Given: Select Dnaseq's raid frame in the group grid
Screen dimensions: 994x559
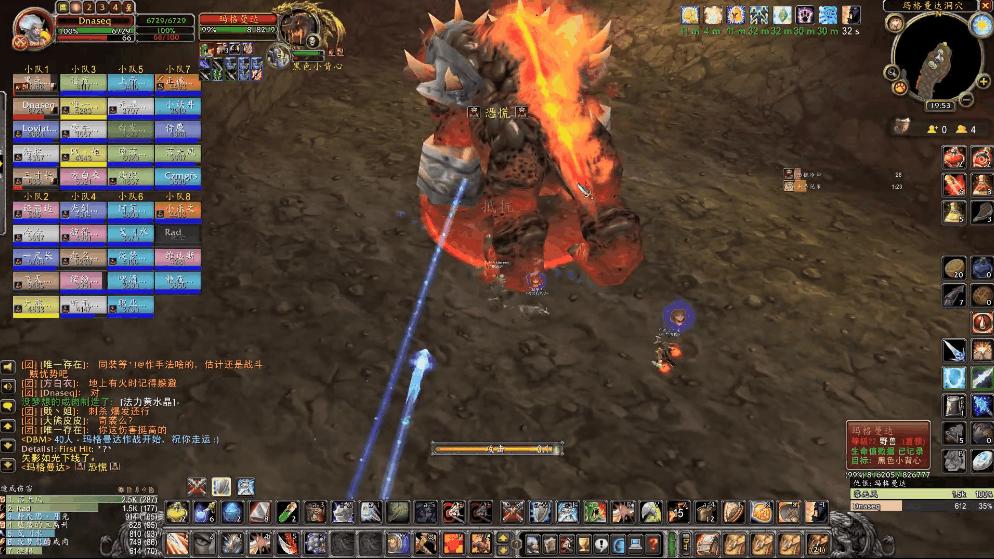Looking at the screenshot, I should 35,105.
